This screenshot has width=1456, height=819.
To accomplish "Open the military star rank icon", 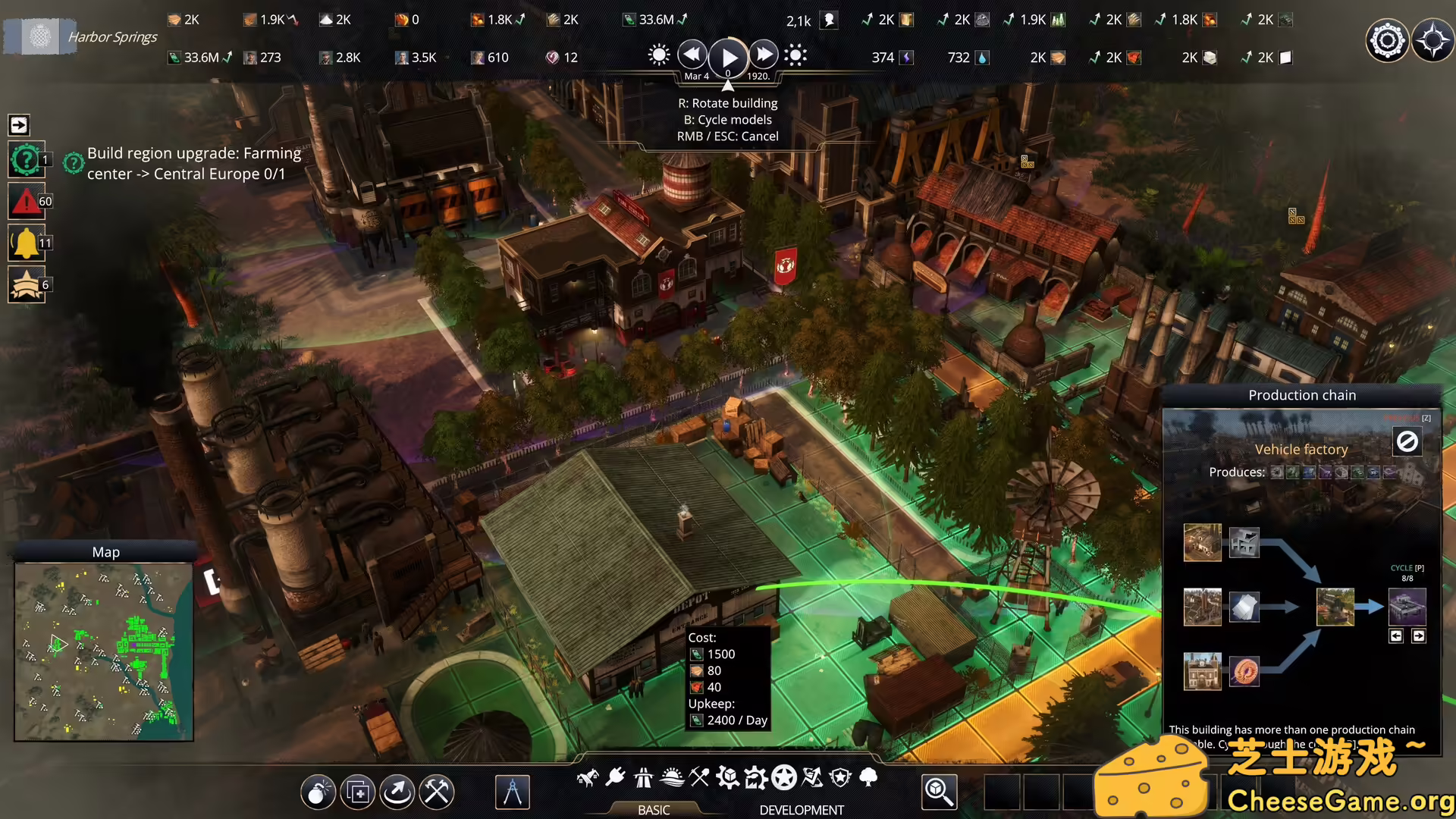I will pyautogui.click(x=27, y=285).
